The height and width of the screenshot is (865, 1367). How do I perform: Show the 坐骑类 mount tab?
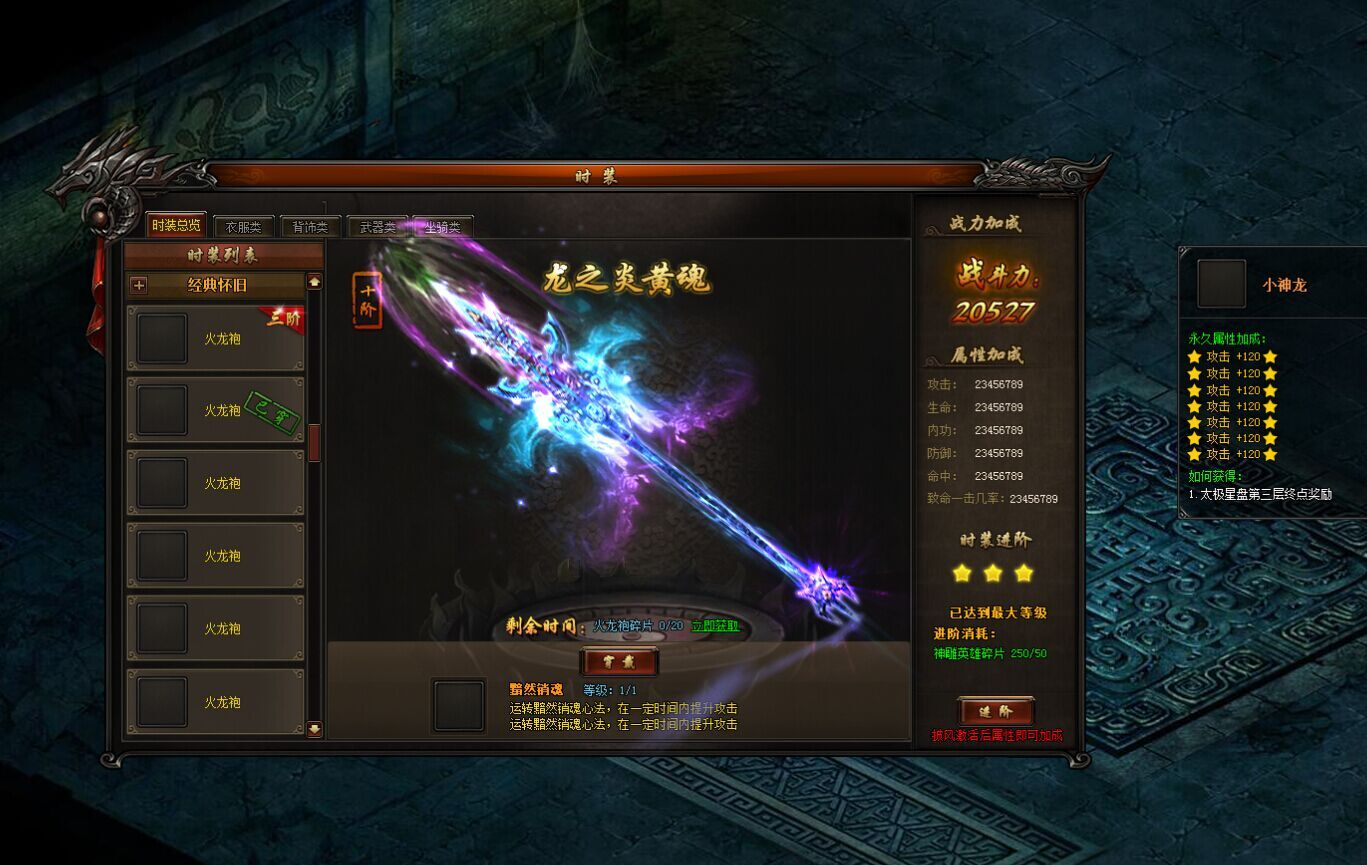pos(443,227)
